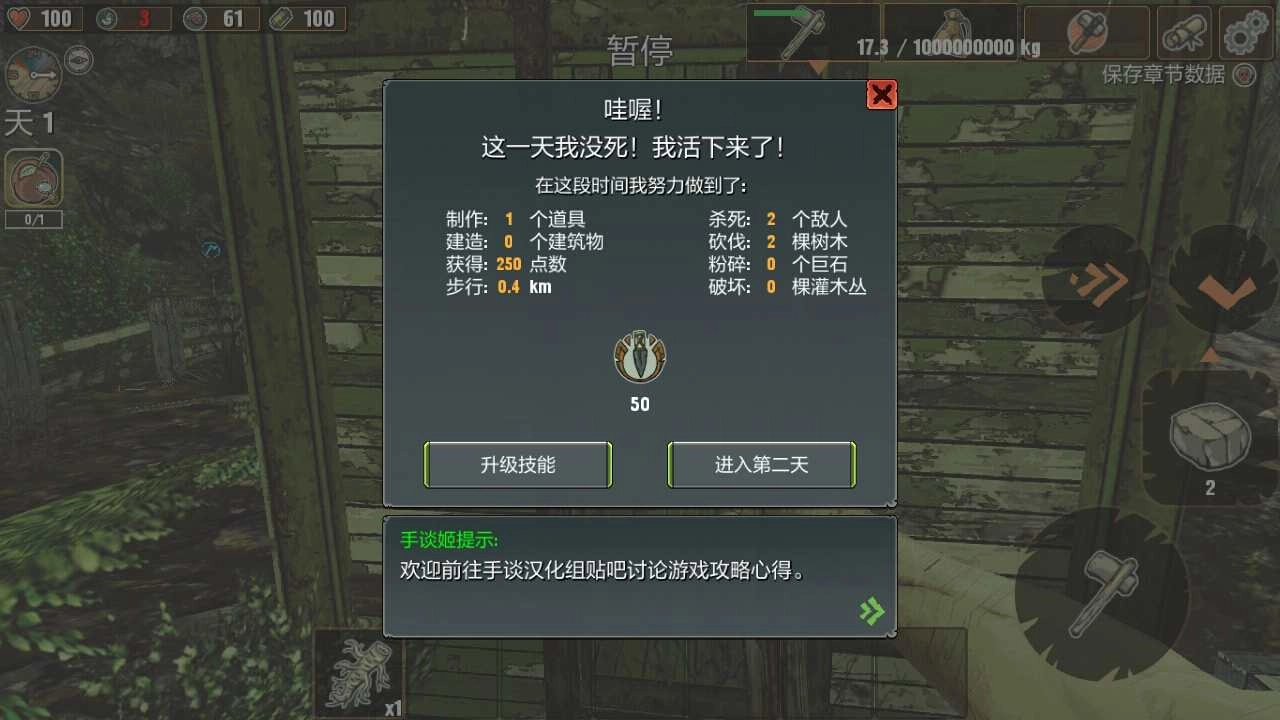
Task: Click the crossbow tool icon beside settings
Action: point(1183,32)
